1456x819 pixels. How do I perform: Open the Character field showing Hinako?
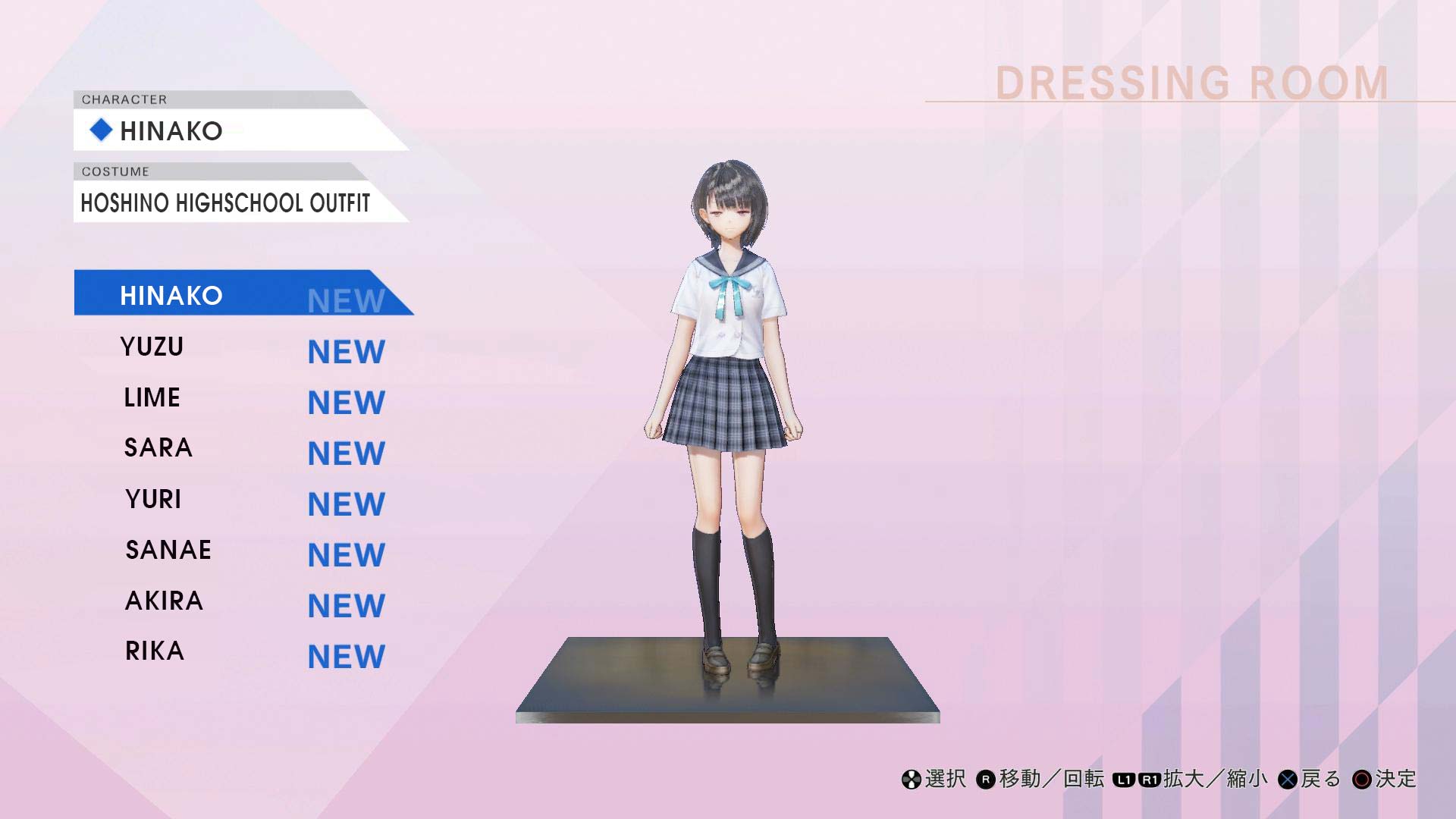tap(227, 130)
